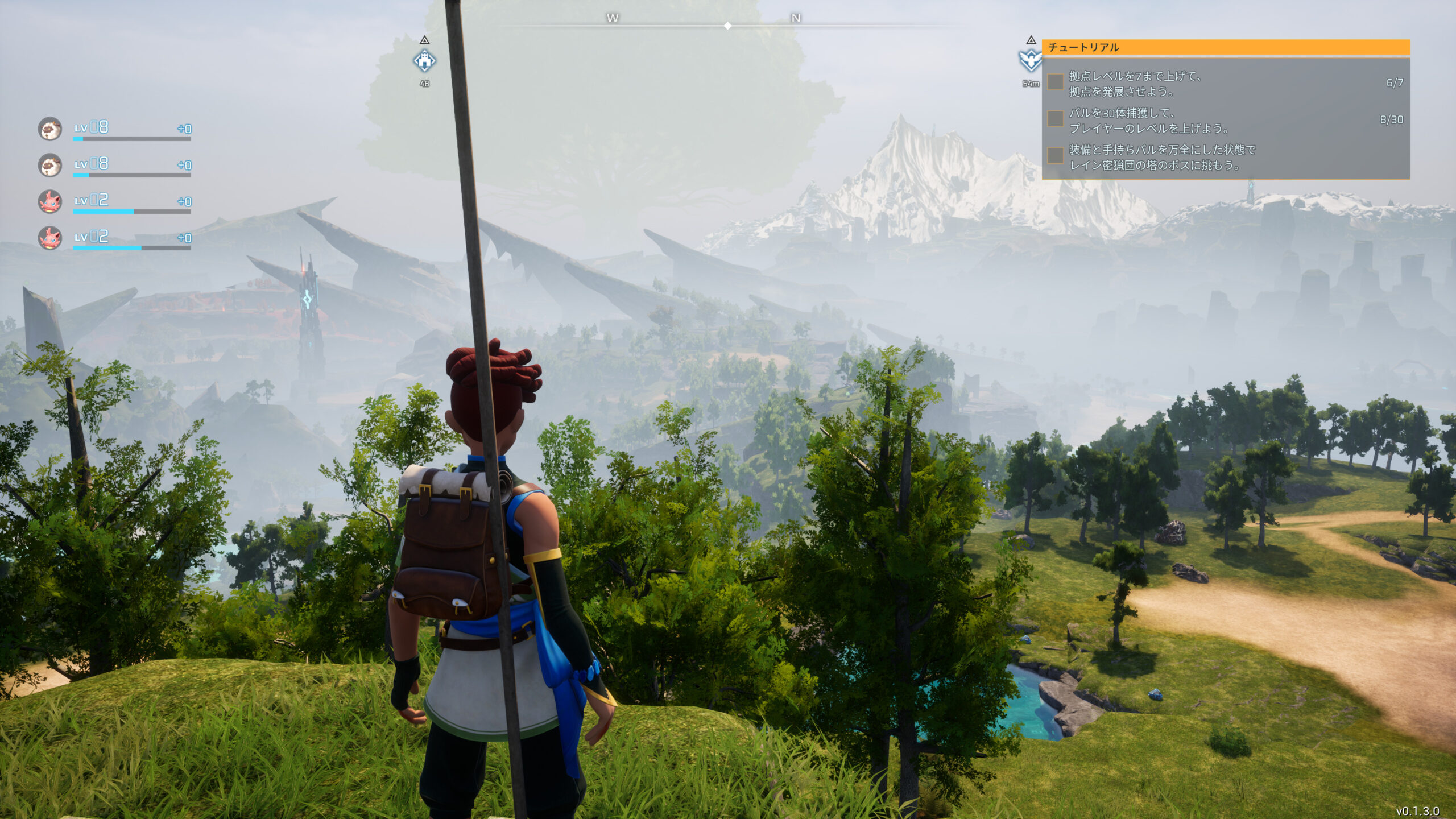Select the チュートリアル tutorial header bar

tap(1225, 47)
